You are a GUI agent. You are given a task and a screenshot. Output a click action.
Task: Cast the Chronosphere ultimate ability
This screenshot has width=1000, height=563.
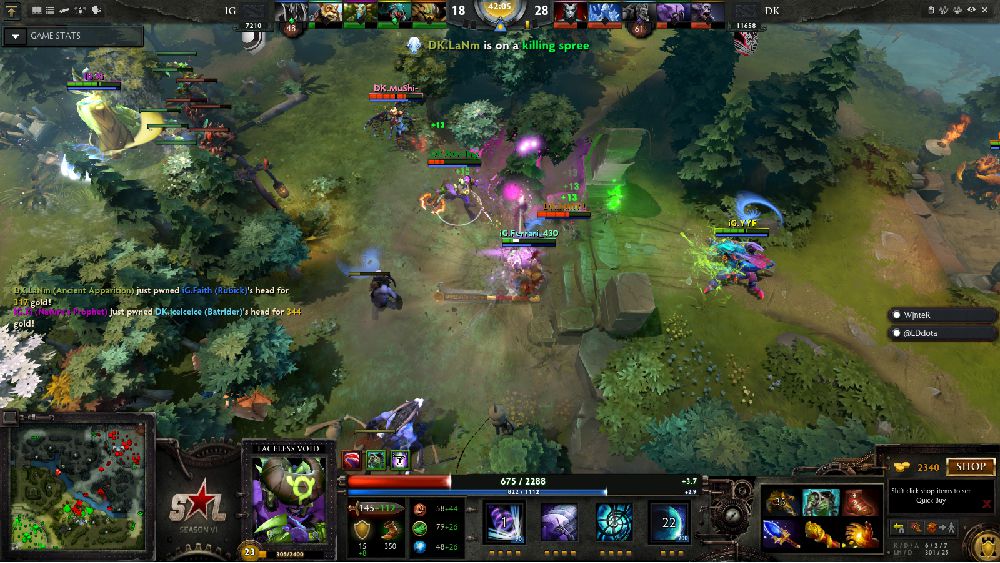[x=669, y=522]
